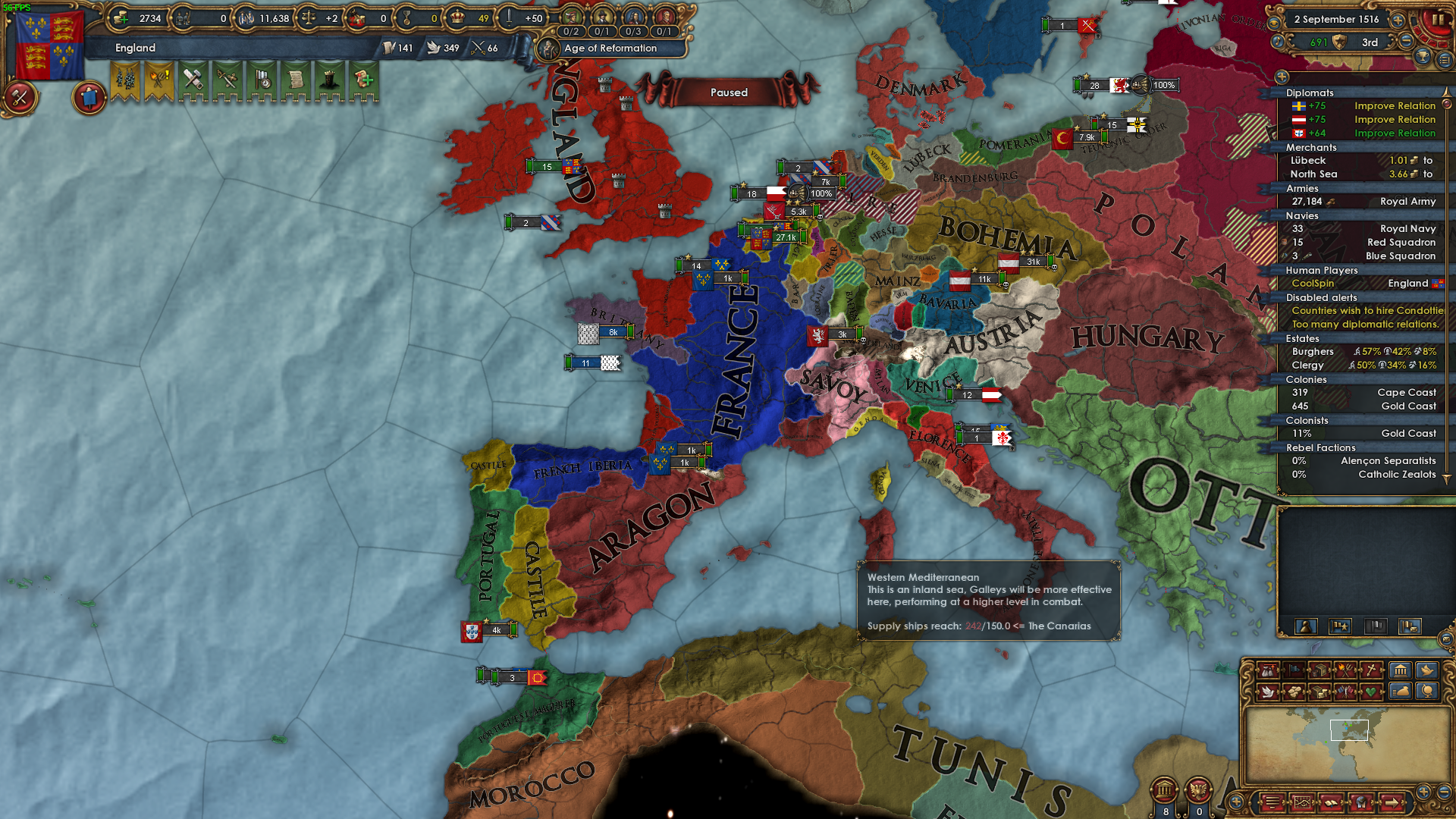
Task: Toggle the in-game music note icon
Action: coord(1277,42)
